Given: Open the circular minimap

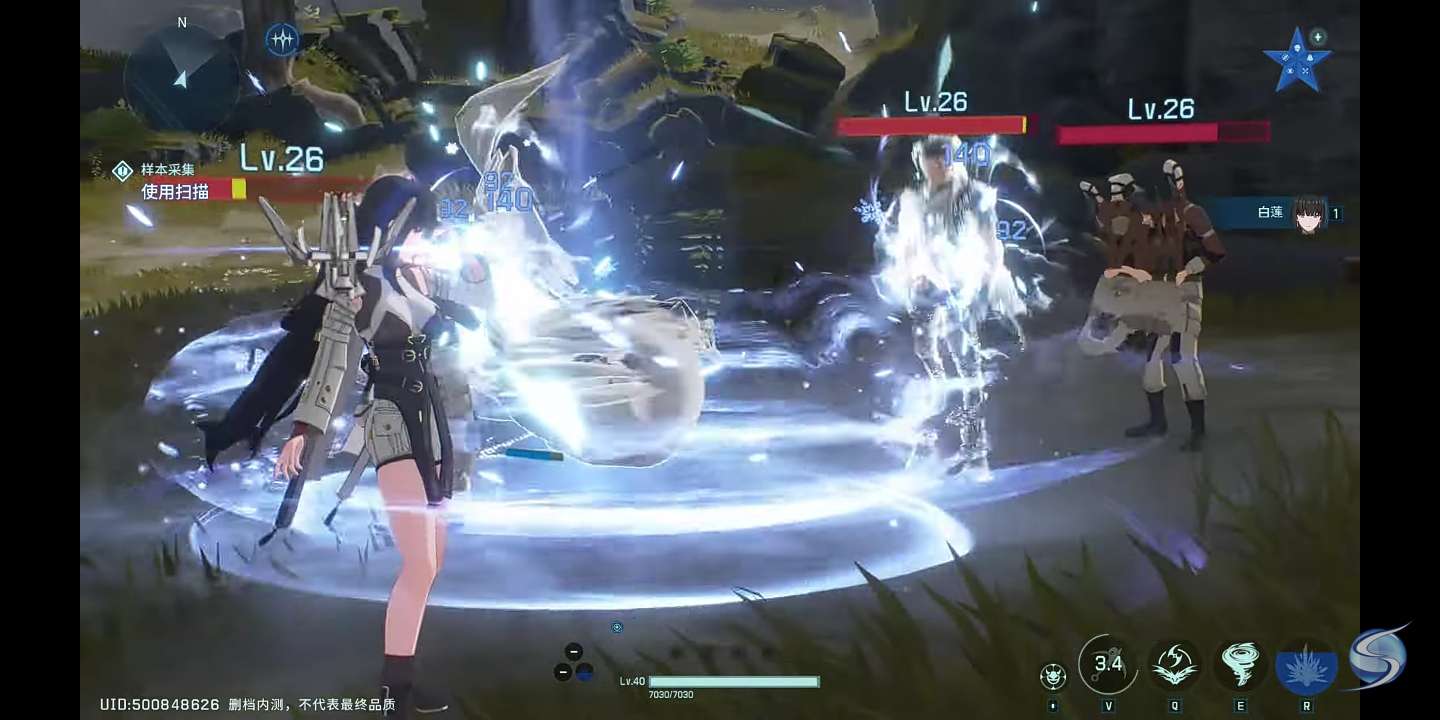Looking at the screenshot, I should [181, 76].
